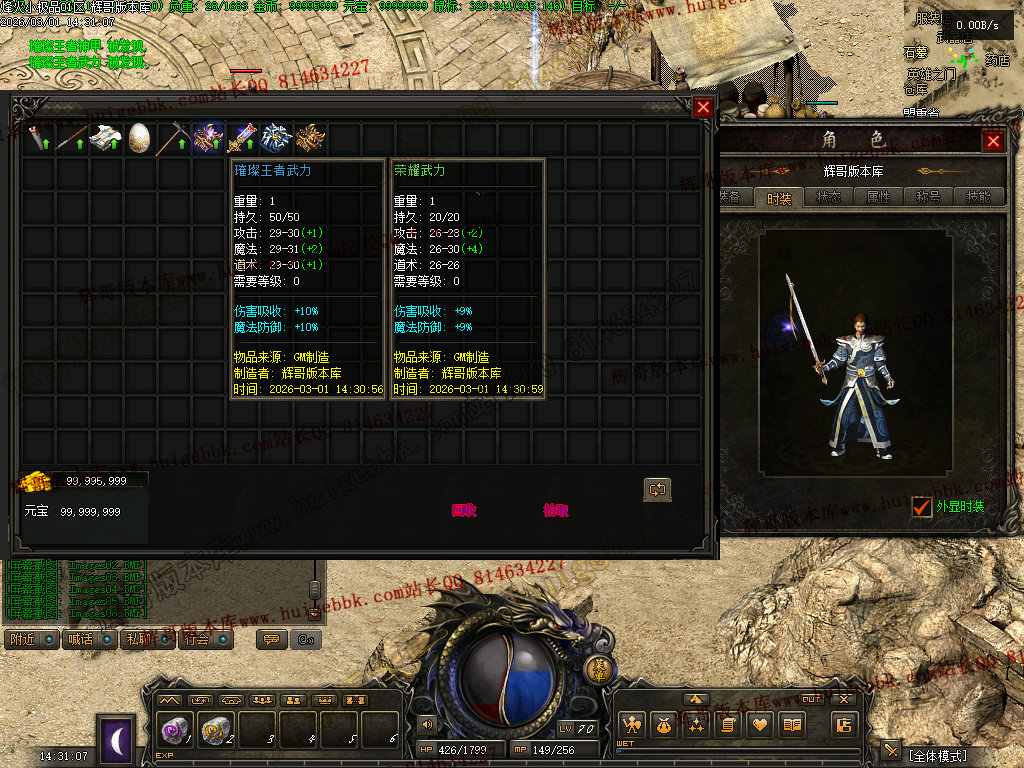Screen dimensions: 1024x768
Task: Open the 属性 attributes tab
Action: tap(878, 198)
